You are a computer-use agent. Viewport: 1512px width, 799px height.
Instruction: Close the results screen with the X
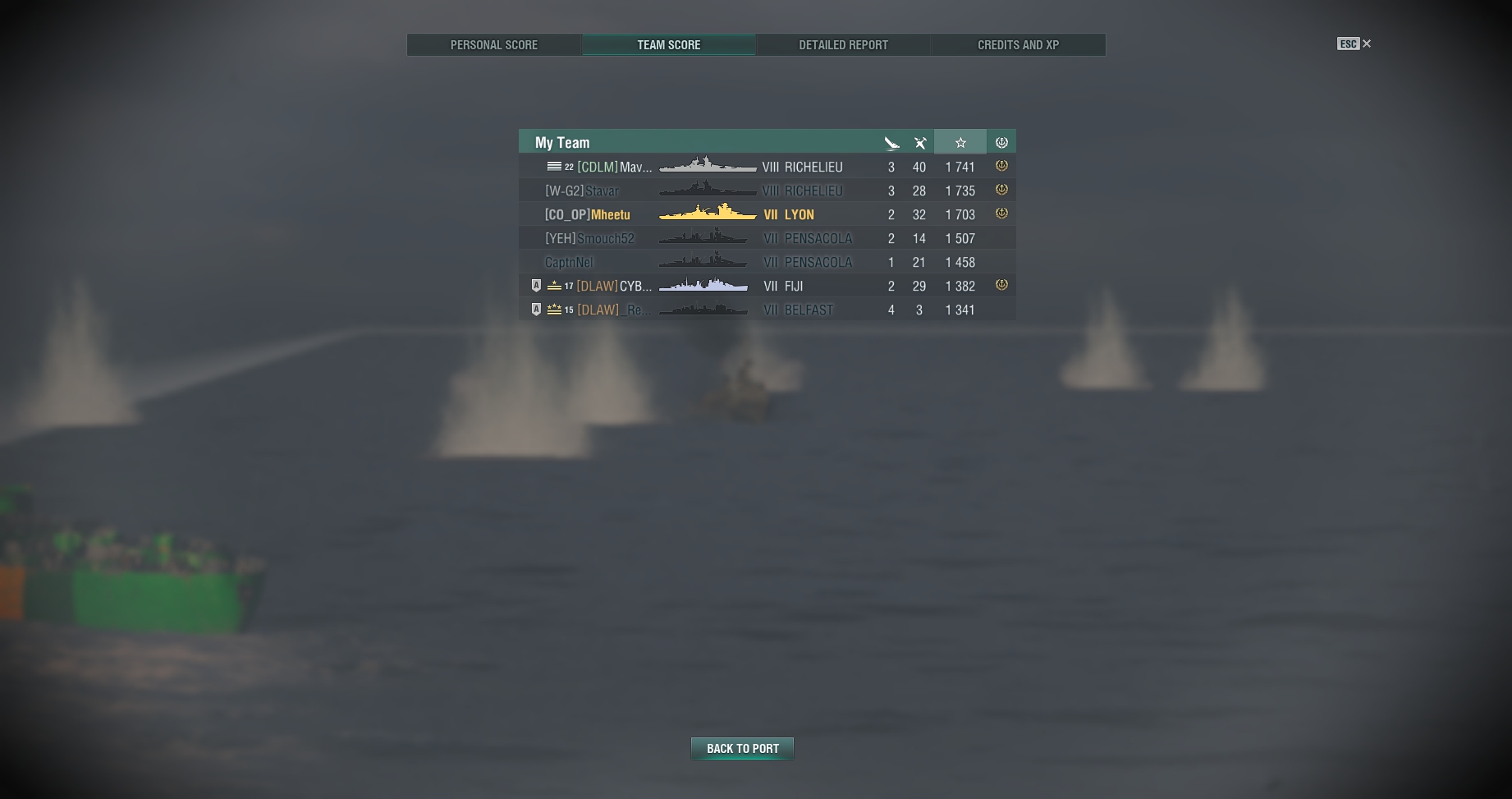pyautogui.click(x=1367, y=44)
